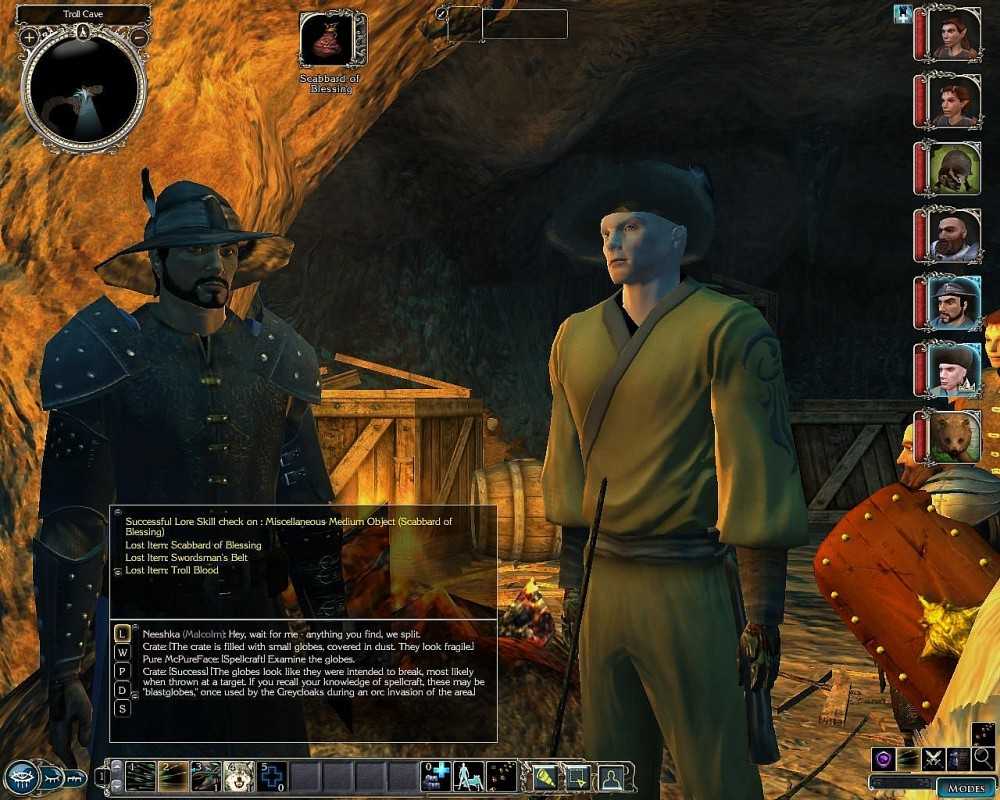Switch chat to the S channel tab
Viewport: 1000px width, 800px height.
tap(122, 709)
